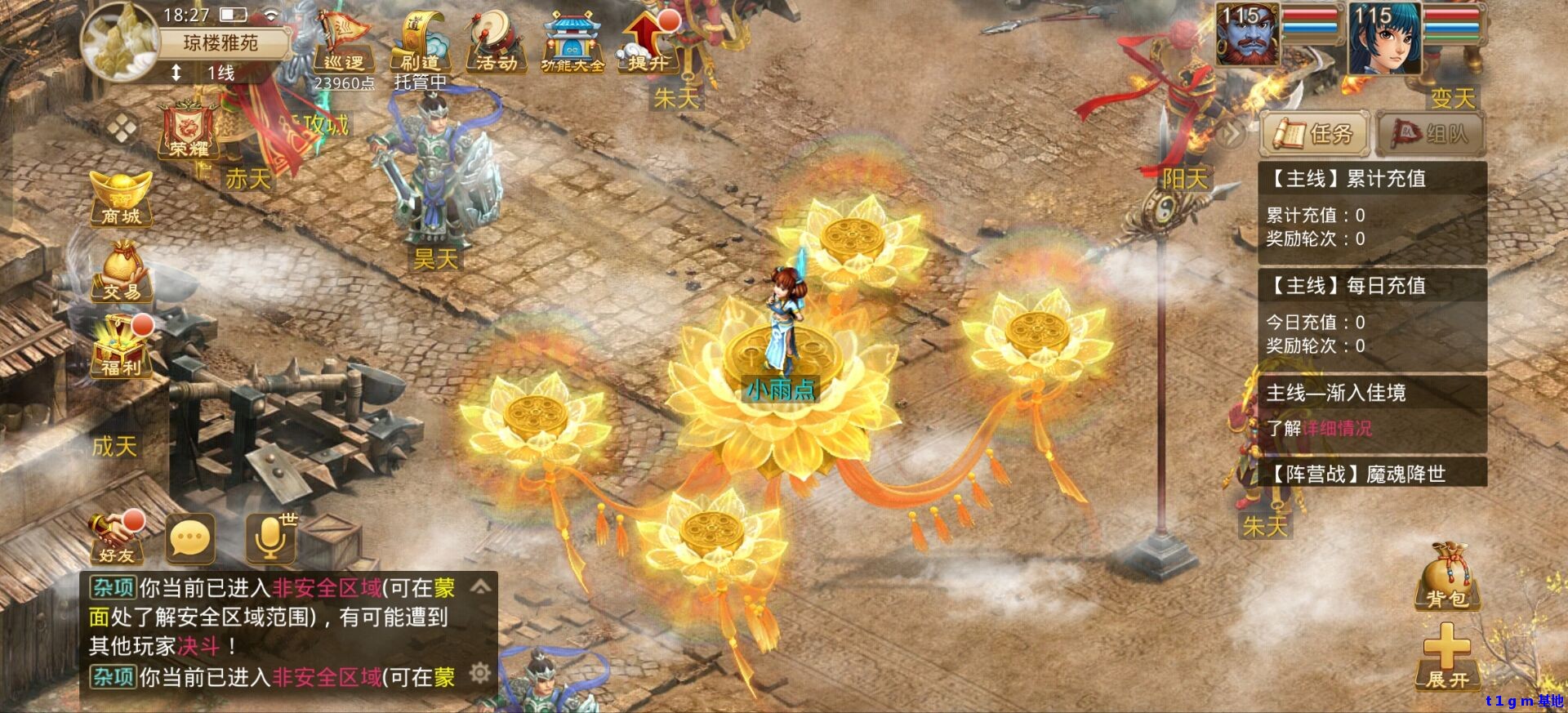Expand the menu with 展开 button
This screenshot has height=713, width=1568.
pyautogui.click(x=1447, y=657)
